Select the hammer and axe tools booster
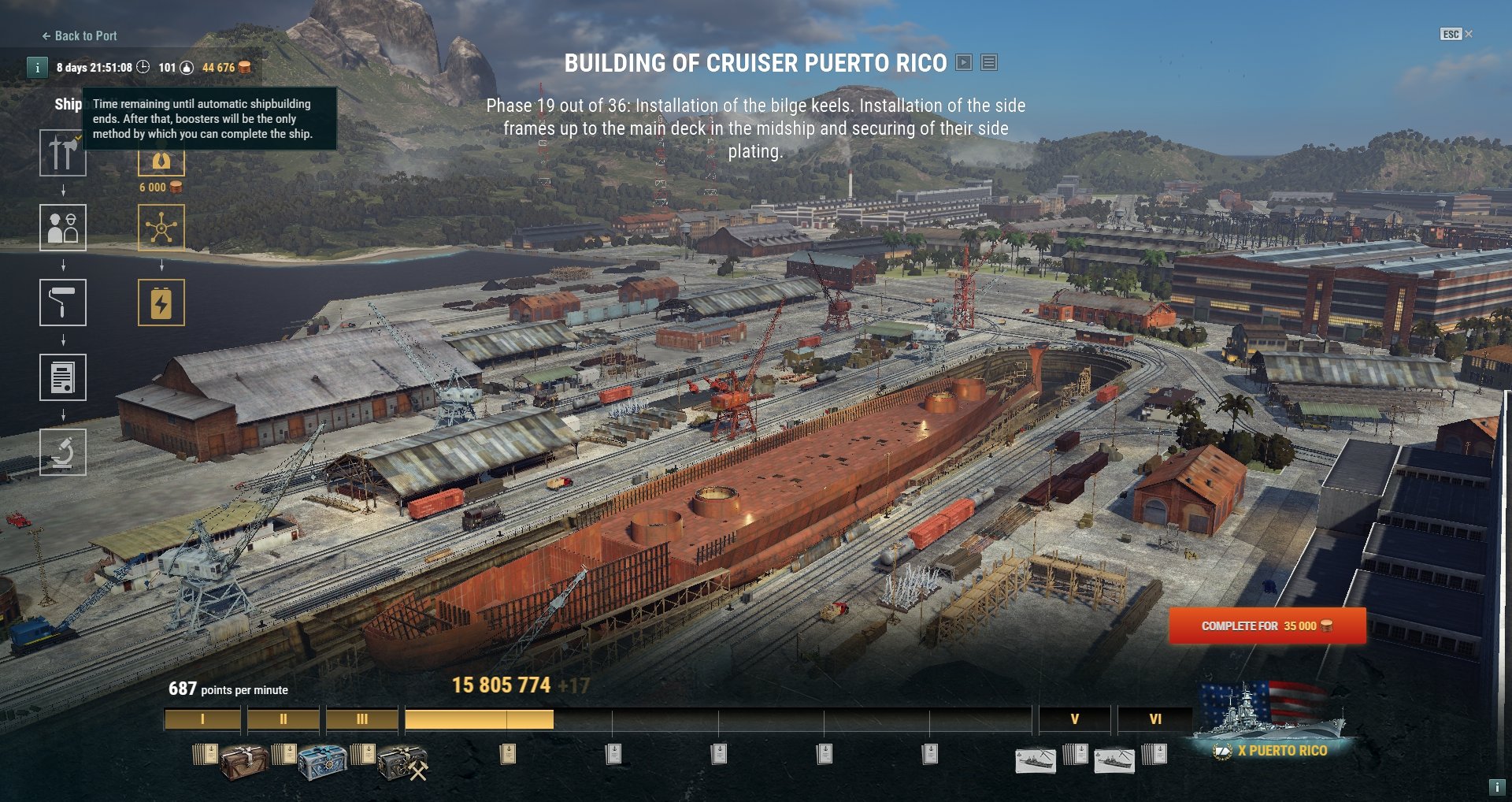 pyautogui.click(x=63, y=153)
